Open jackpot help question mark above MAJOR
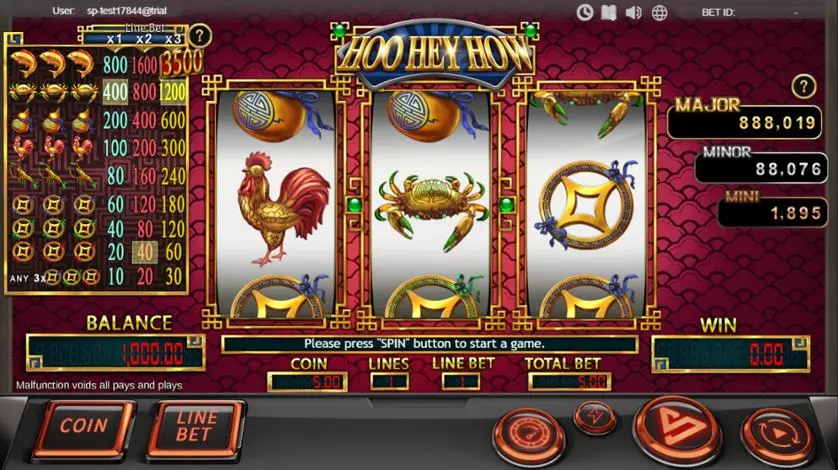This screenshot has height=470, width=838. 803,86
